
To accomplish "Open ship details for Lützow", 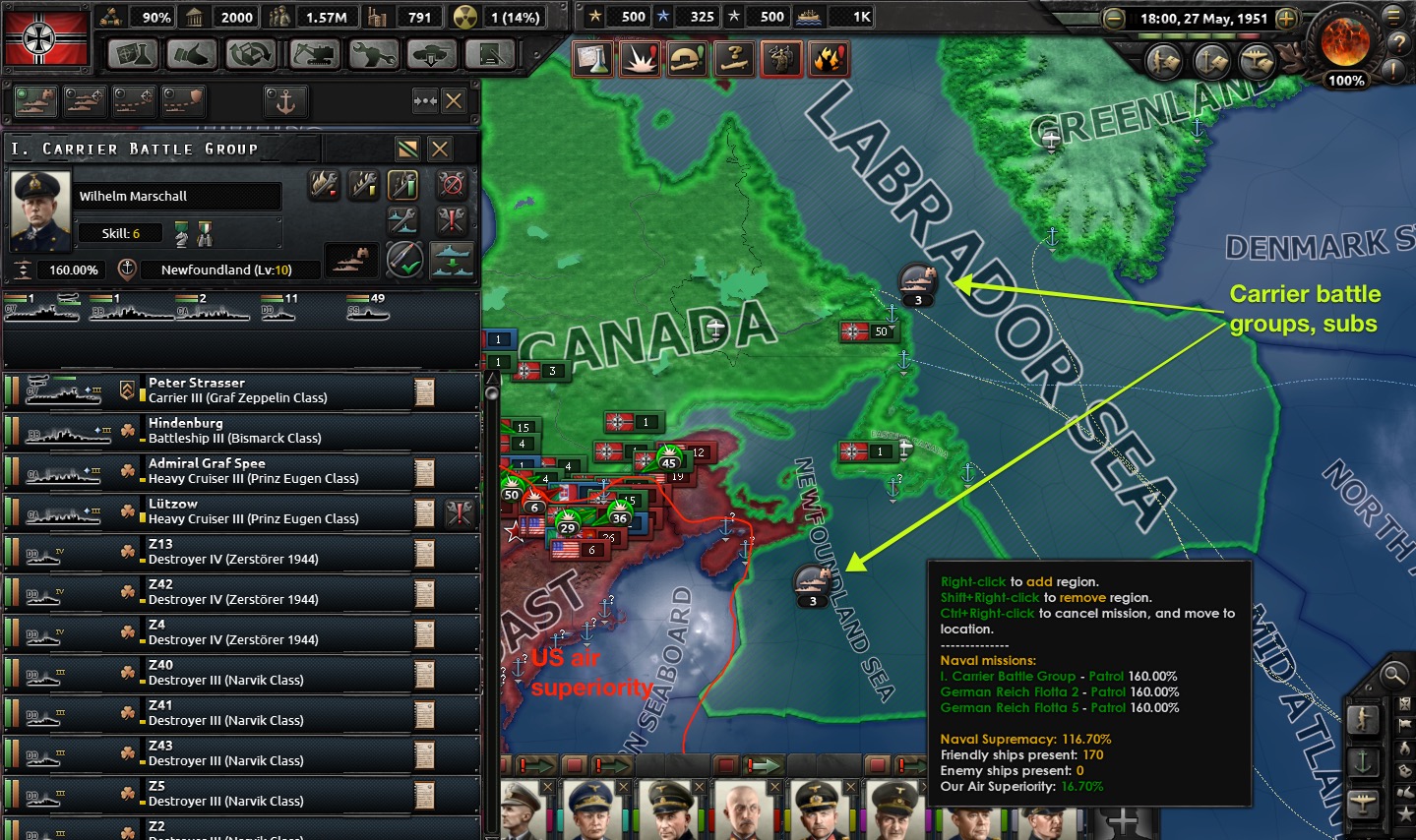I will click(x=425, y=512).
